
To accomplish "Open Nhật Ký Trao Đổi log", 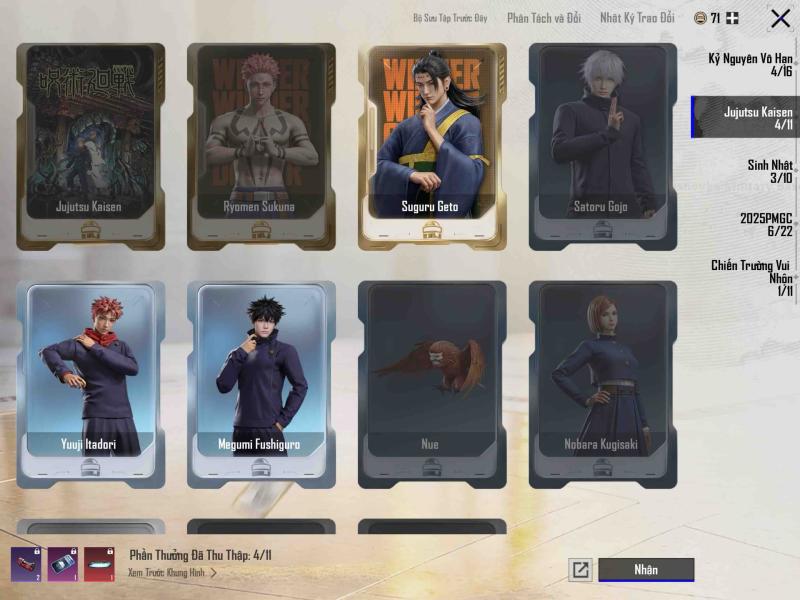I will (x=637, y=18).
